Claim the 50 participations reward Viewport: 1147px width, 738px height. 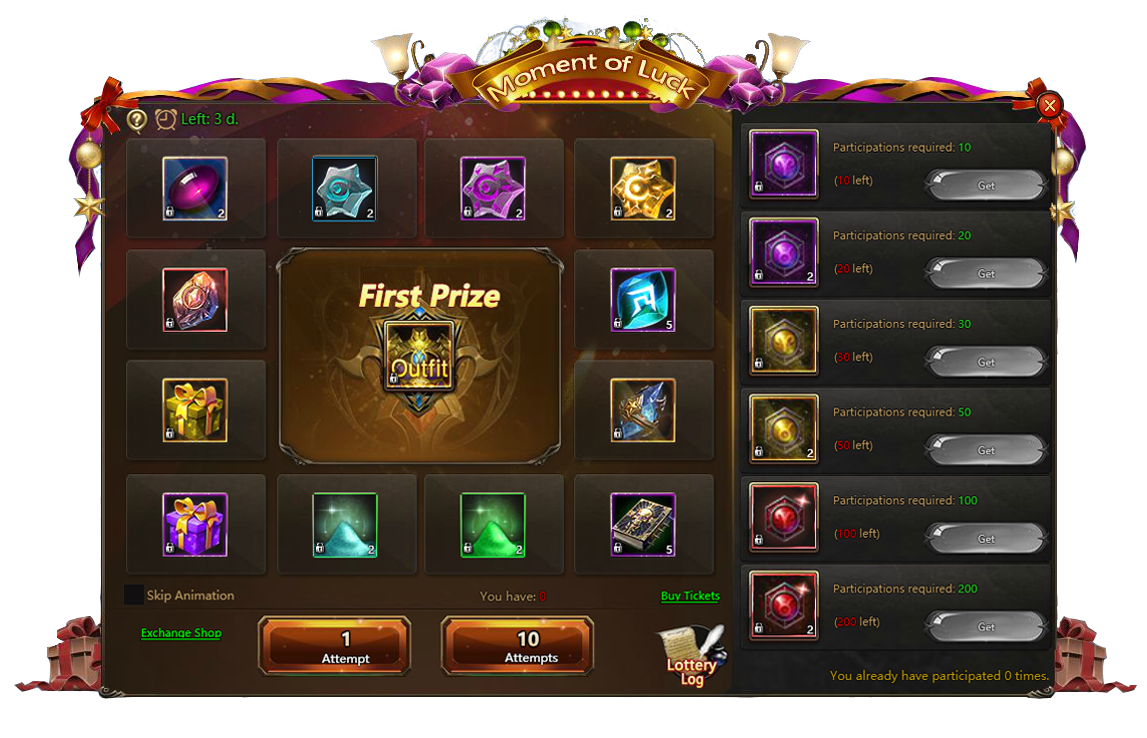pyautogui.click(x=986, y=450)
